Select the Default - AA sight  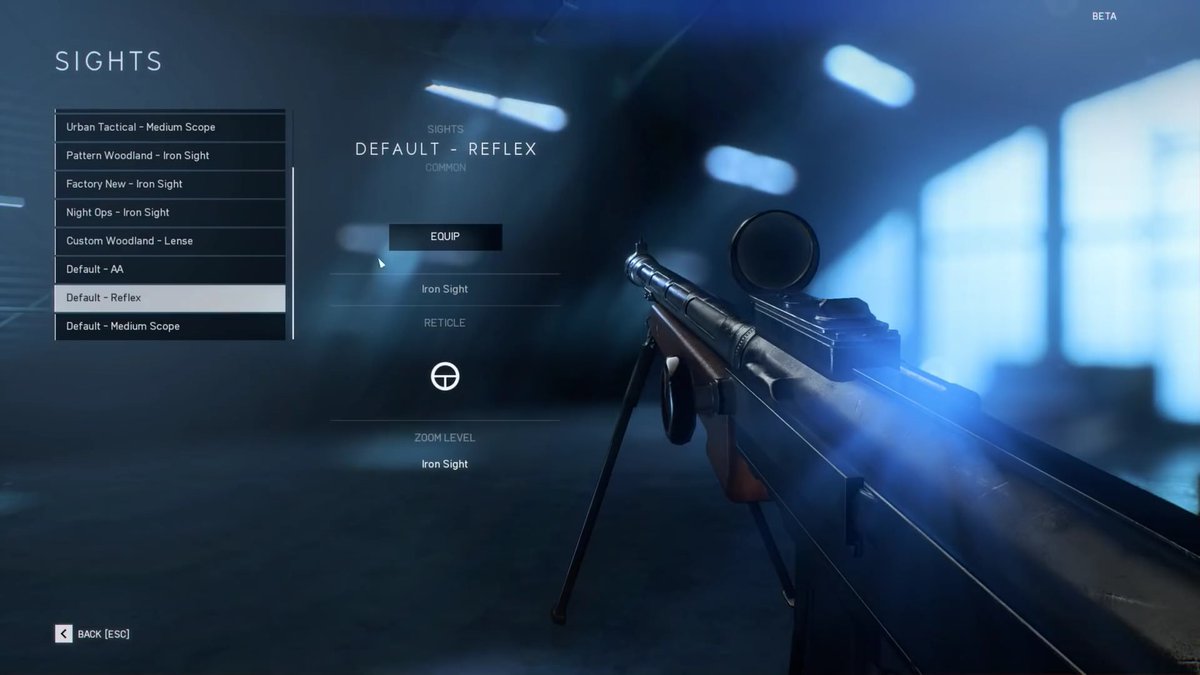click(170, 269)
